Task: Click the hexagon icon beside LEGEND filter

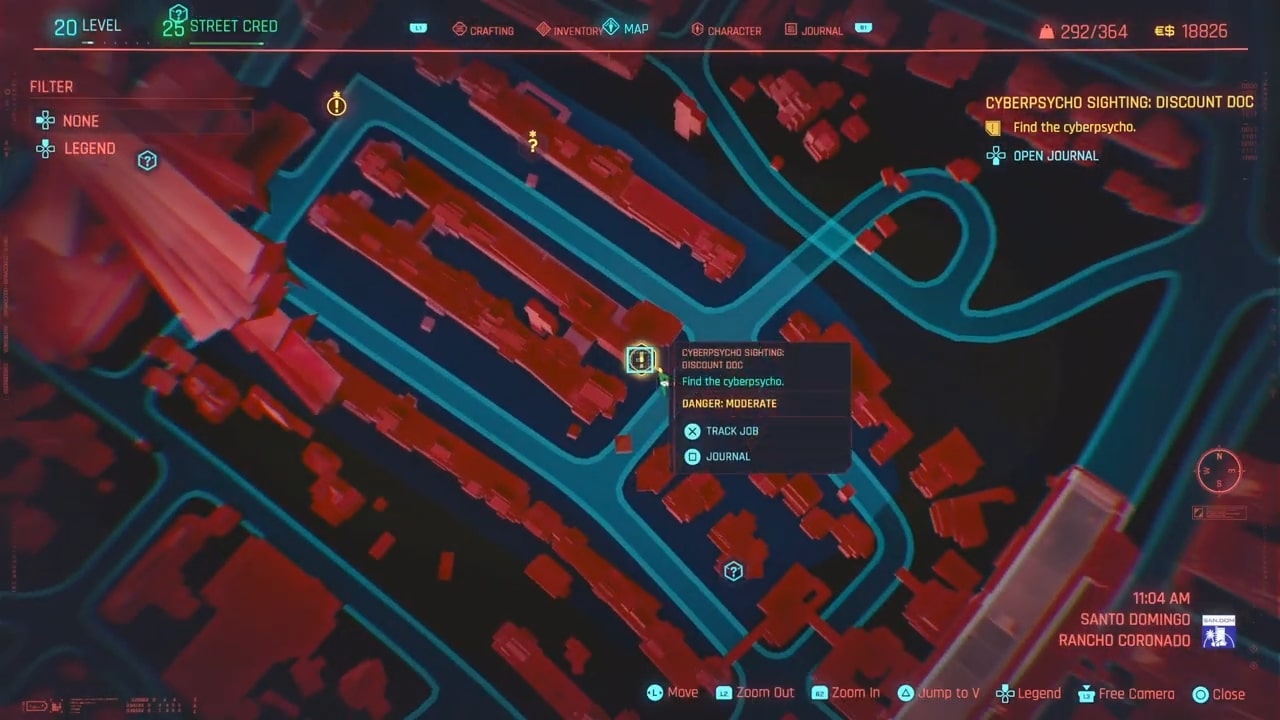Action: (x=147, y=160)
